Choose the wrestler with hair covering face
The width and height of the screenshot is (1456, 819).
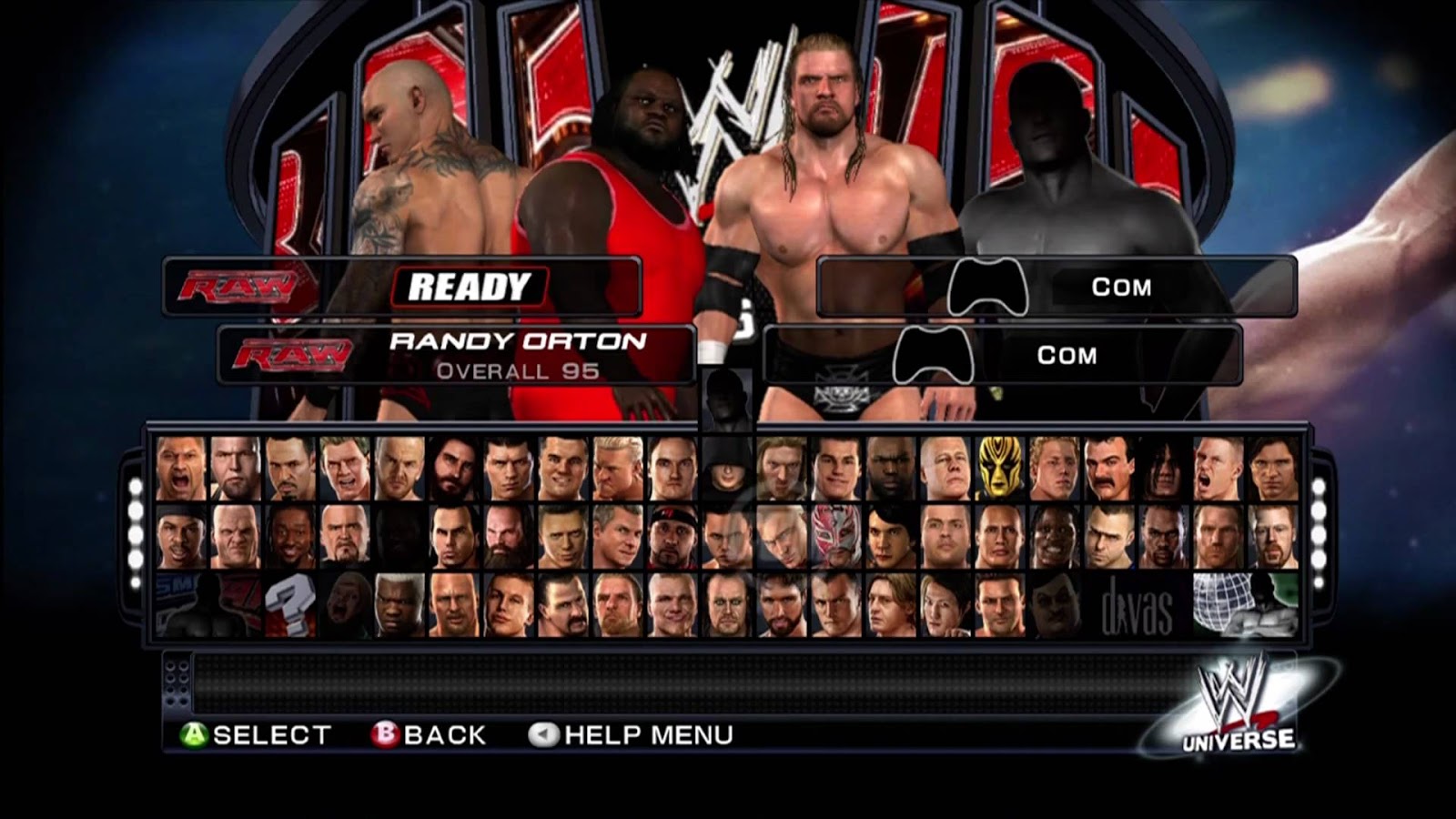1164,470
